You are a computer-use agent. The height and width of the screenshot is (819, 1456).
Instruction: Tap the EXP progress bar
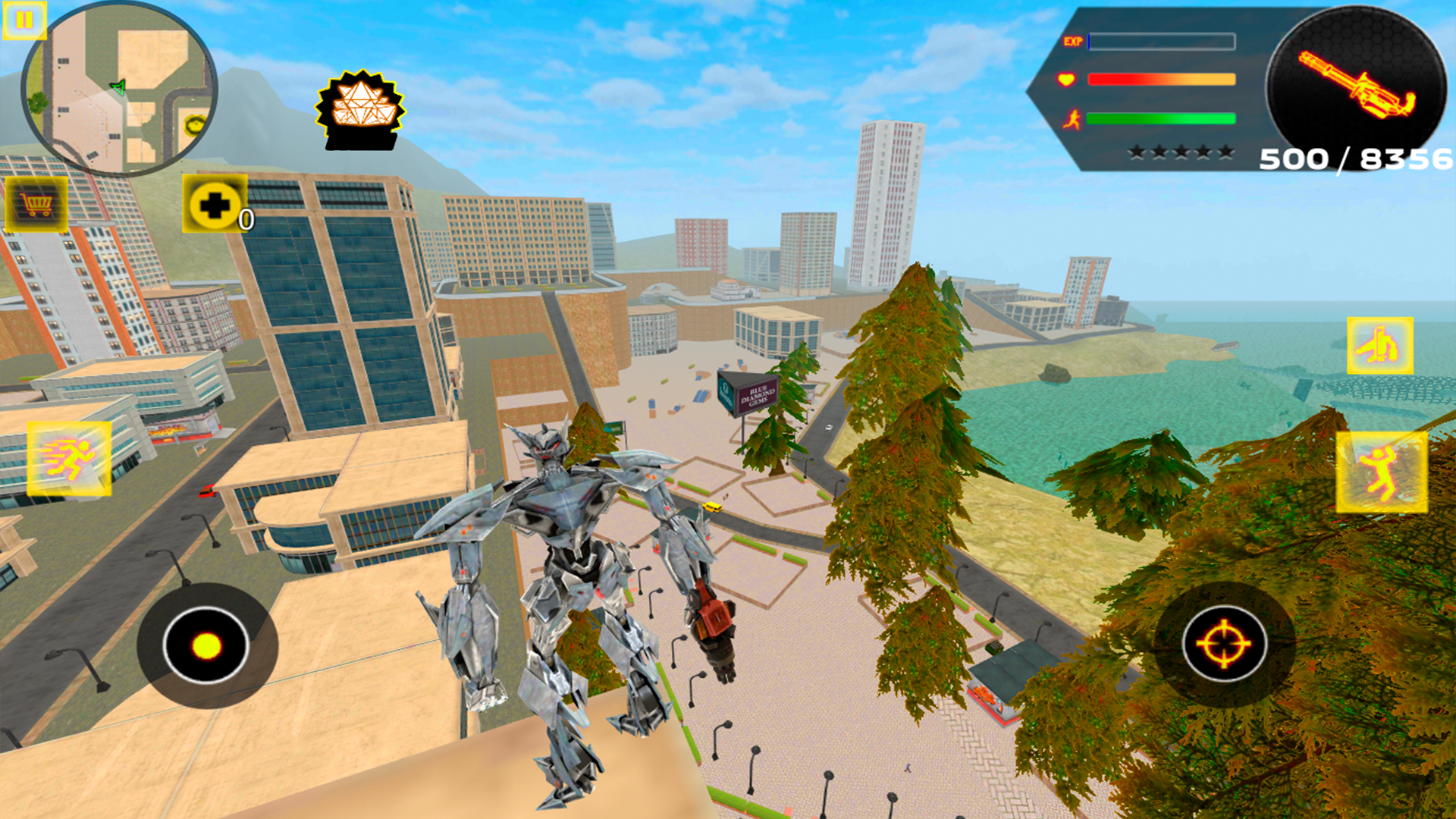(x=1160, y=40)
